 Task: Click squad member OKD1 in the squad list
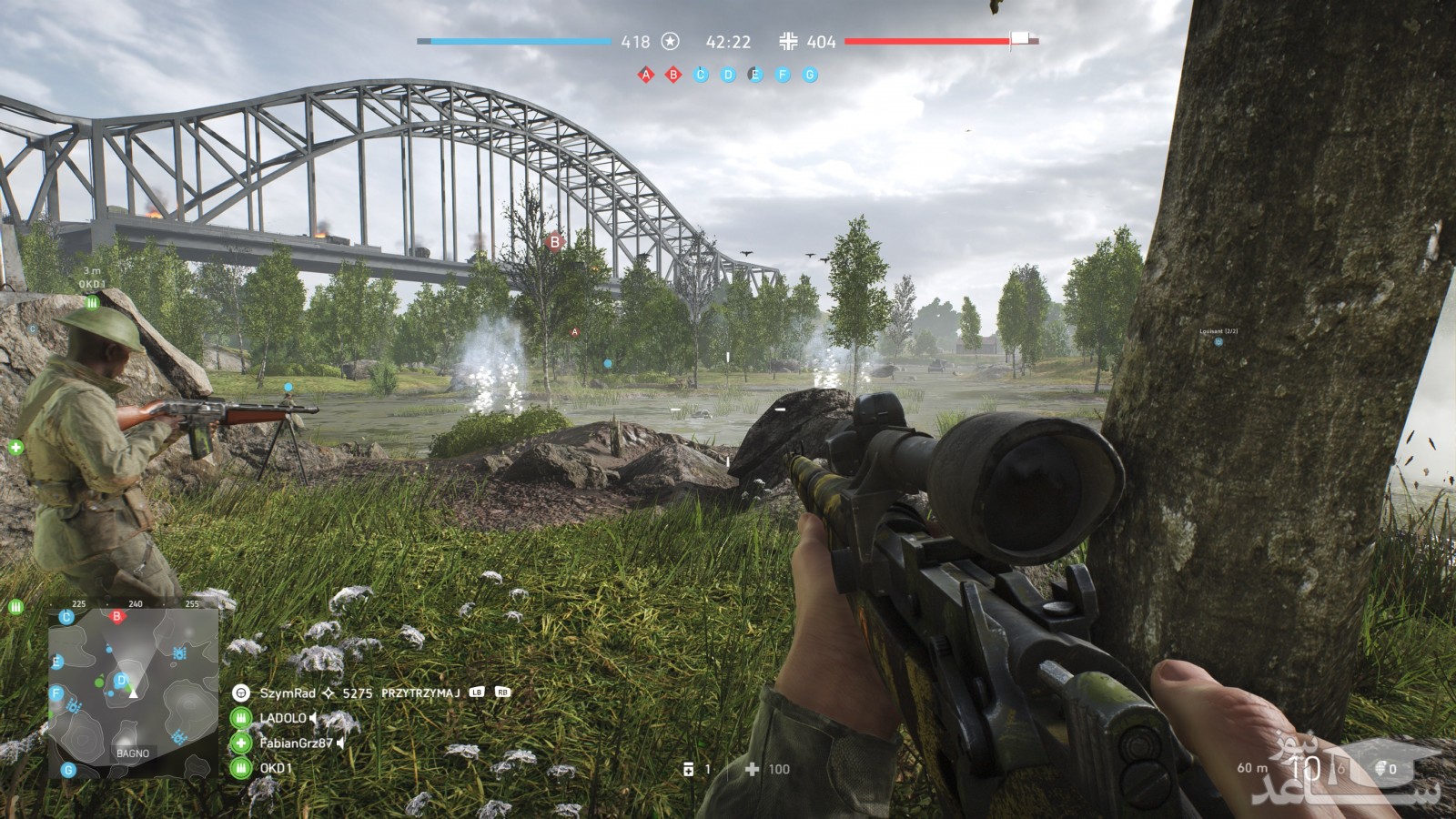(277, 768)
